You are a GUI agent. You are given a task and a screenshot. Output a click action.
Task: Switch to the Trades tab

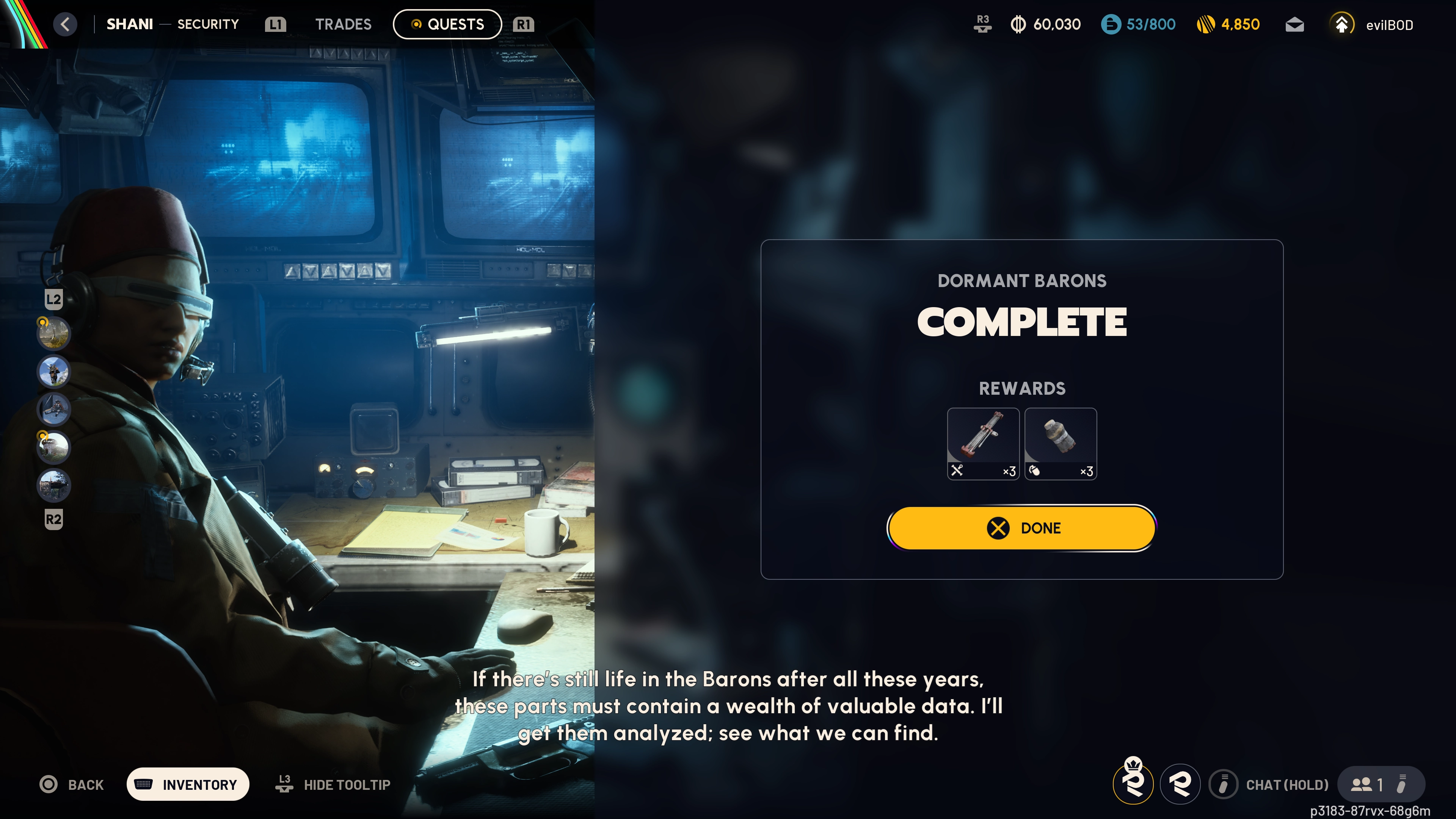343,24
